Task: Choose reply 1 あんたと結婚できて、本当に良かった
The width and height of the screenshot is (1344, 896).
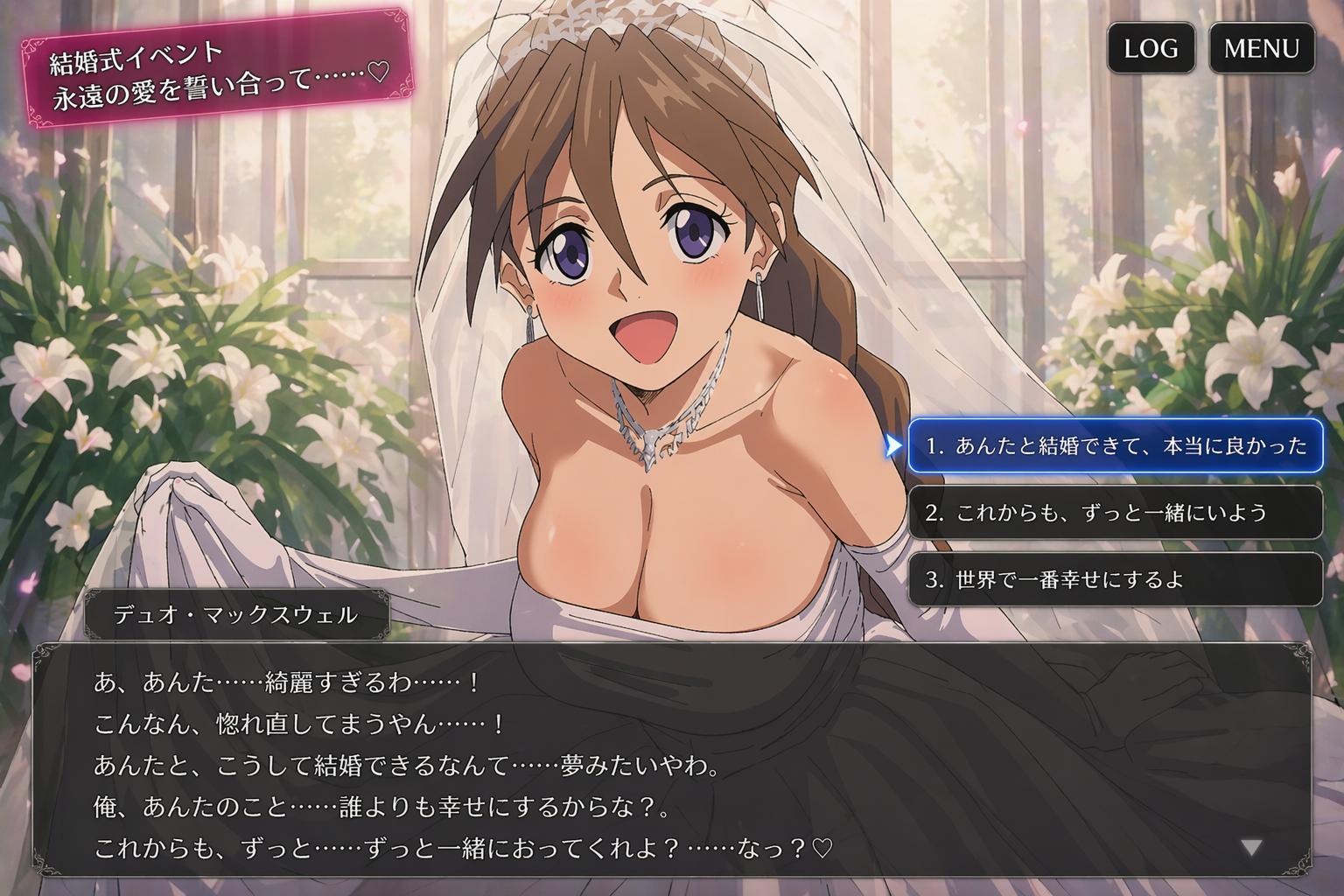Action: (x=1115, y=445)
